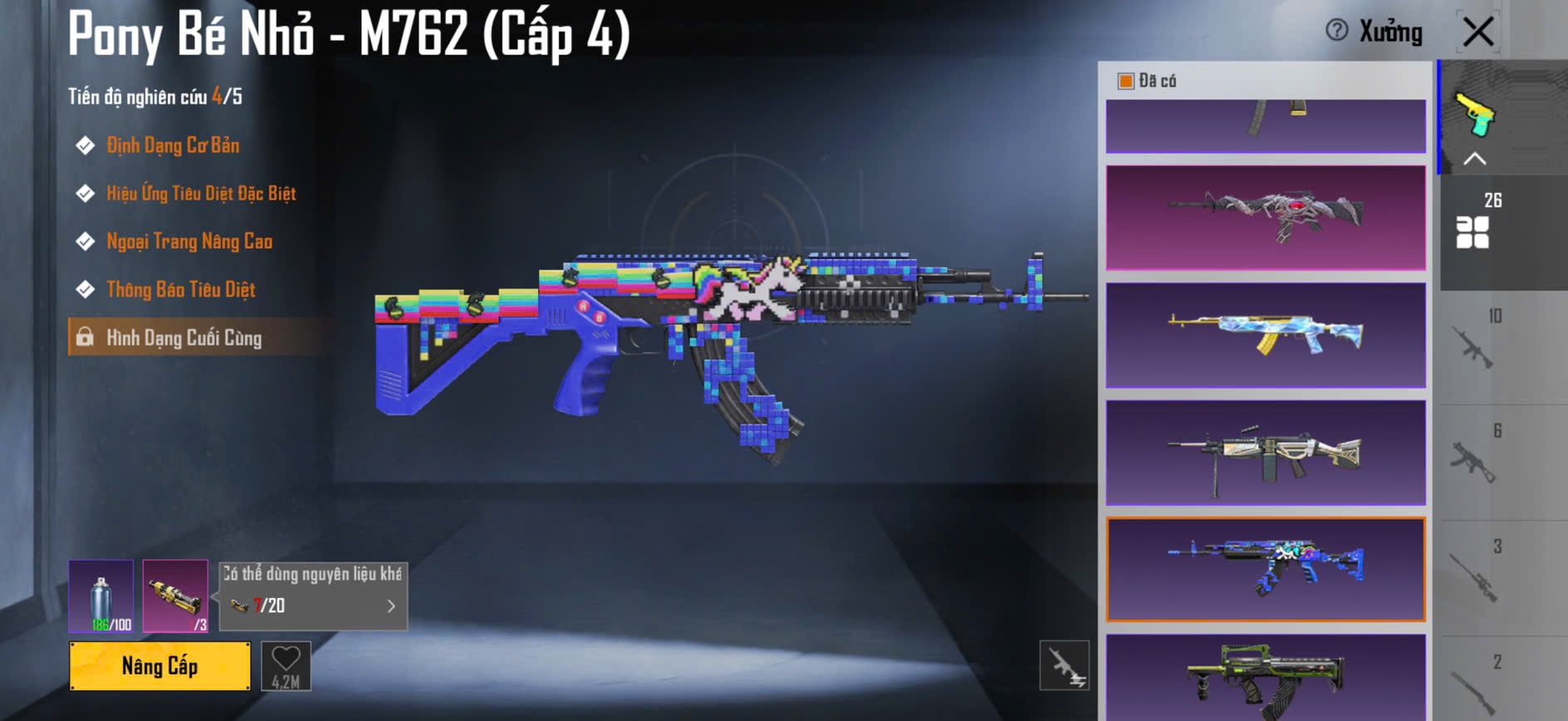1568x721 pixels.
Task: Choose the blue and gold AK skin
Action: [x=1266, y=335]
